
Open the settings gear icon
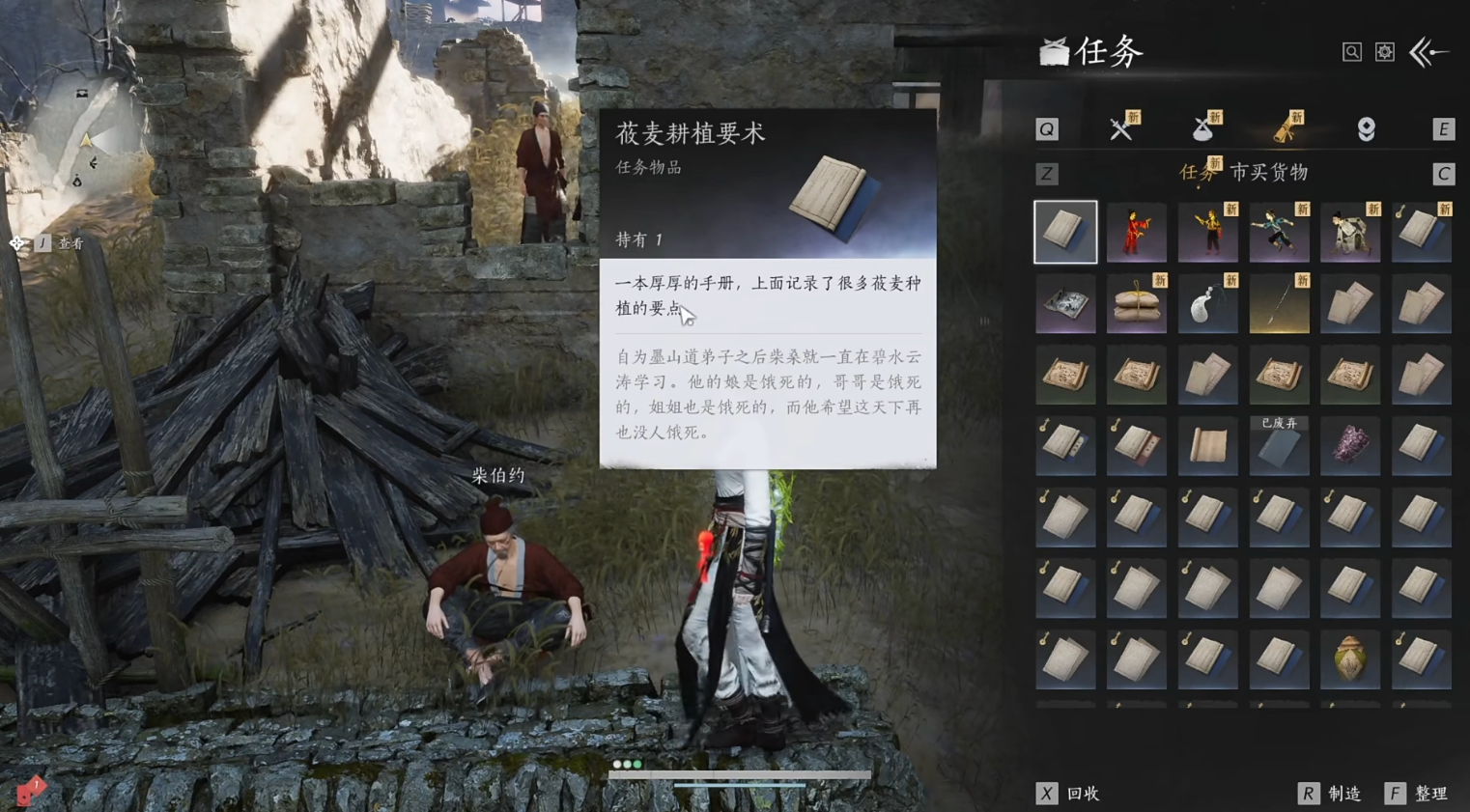[x=1384, y=52]
